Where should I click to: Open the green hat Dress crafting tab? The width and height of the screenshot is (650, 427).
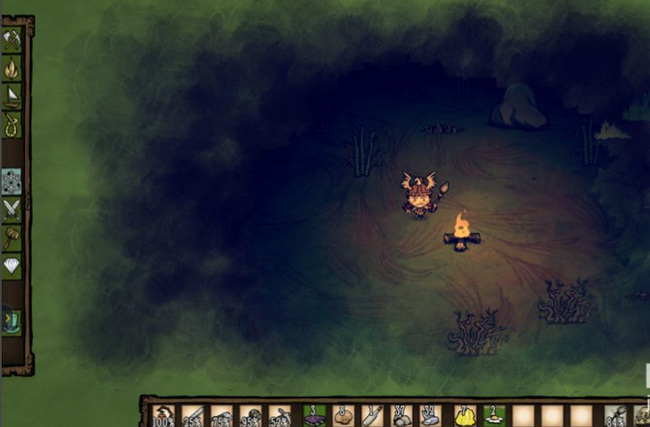(x=12, y=320)
